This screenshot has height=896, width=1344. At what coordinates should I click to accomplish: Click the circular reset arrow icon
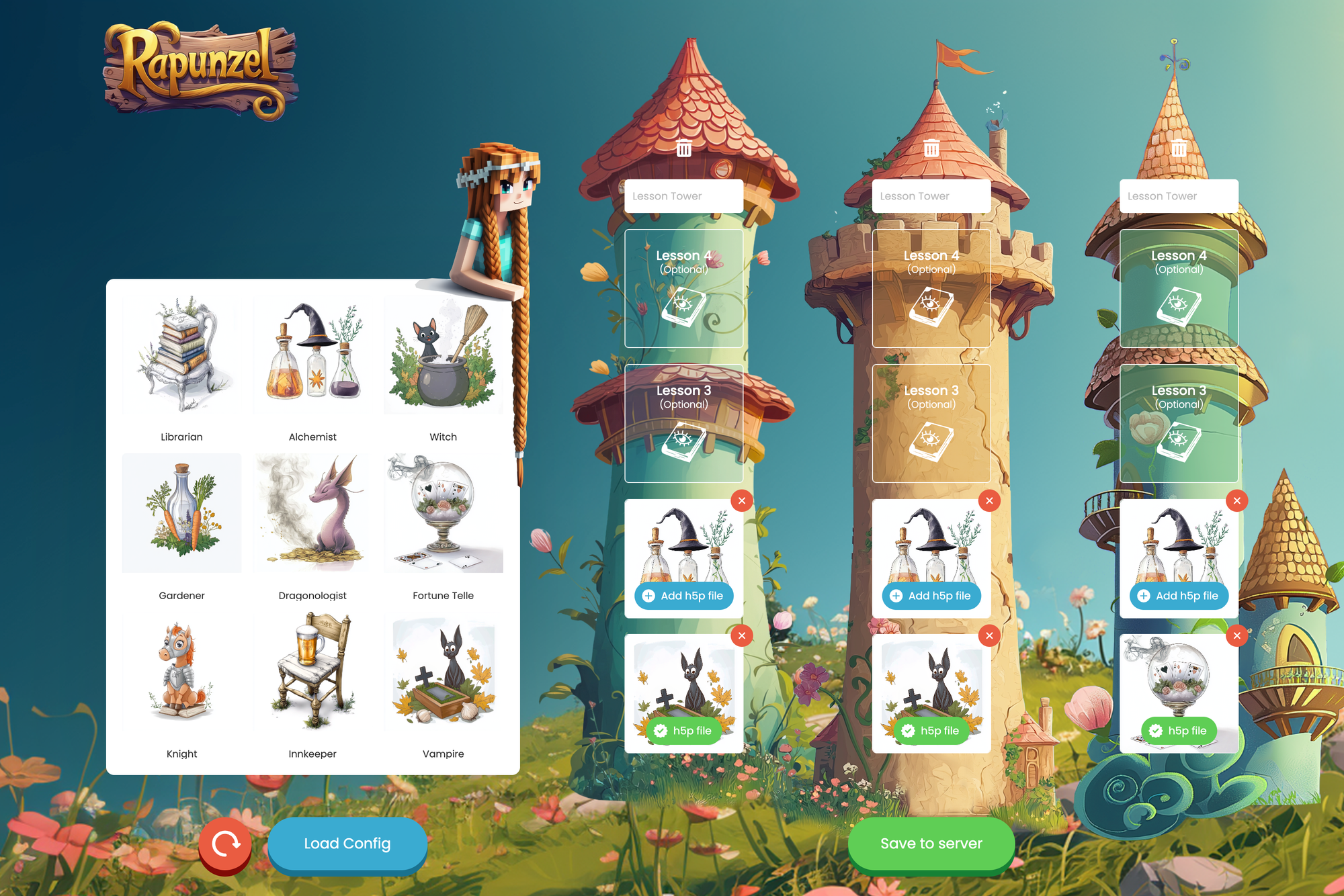225,844
